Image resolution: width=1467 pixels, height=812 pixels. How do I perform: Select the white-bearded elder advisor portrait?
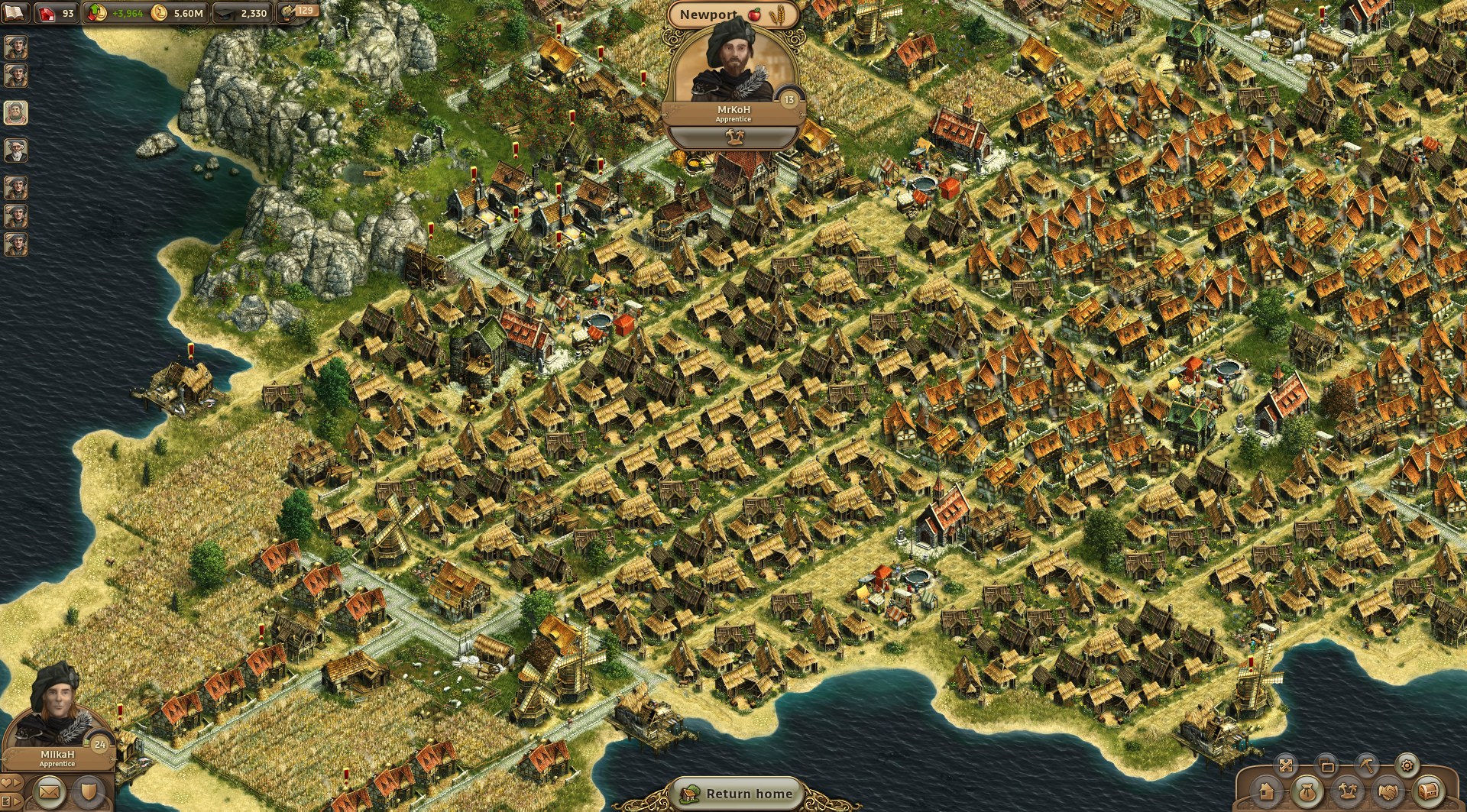pyautogui.click(x=15, y=150)
